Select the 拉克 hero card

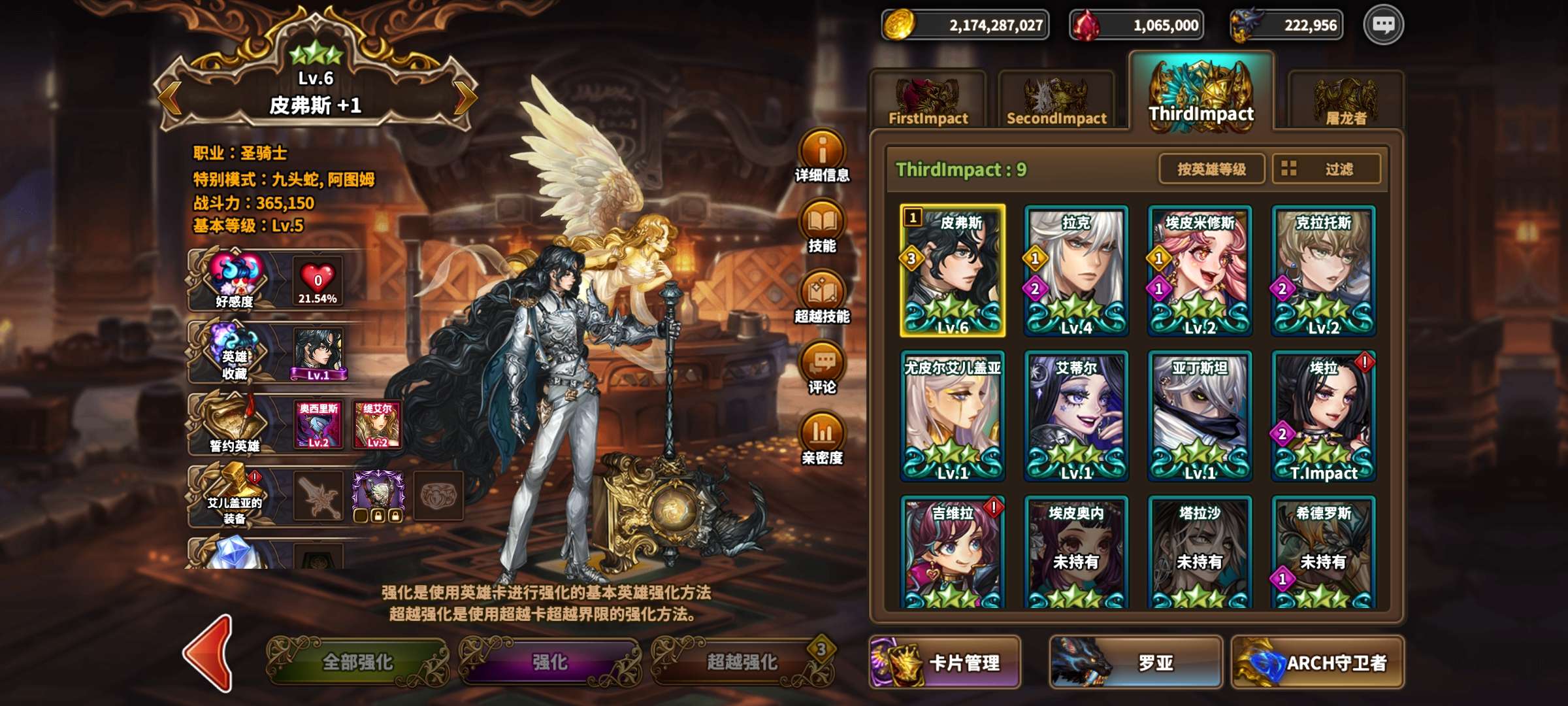1076,271
